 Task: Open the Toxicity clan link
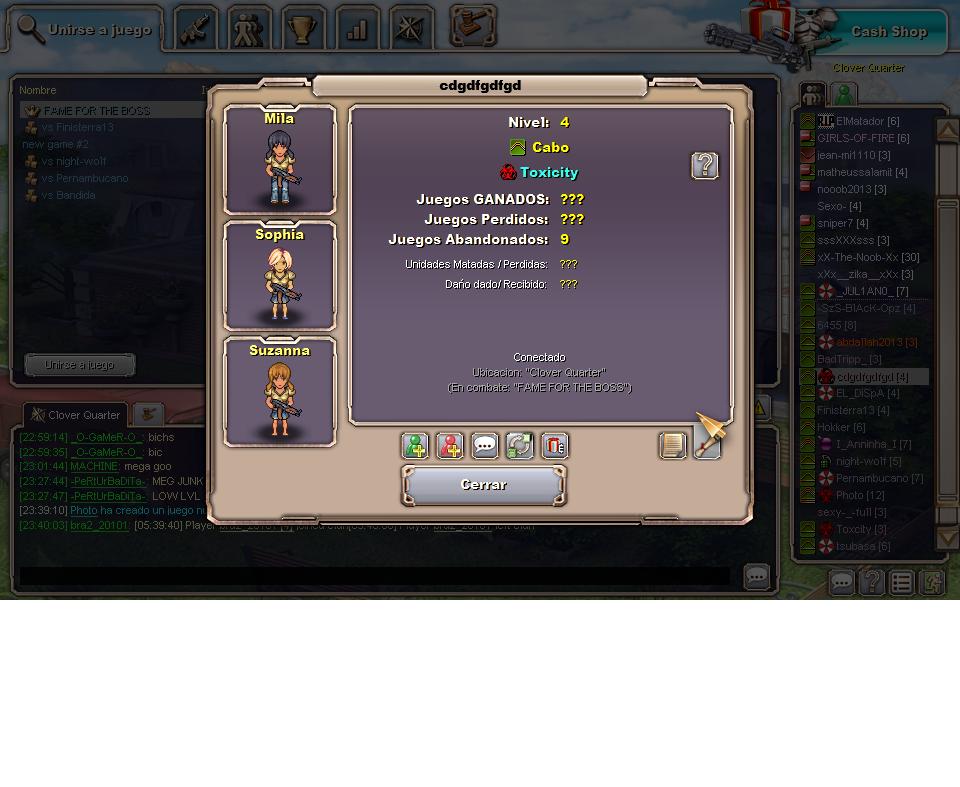click(548, 173)
